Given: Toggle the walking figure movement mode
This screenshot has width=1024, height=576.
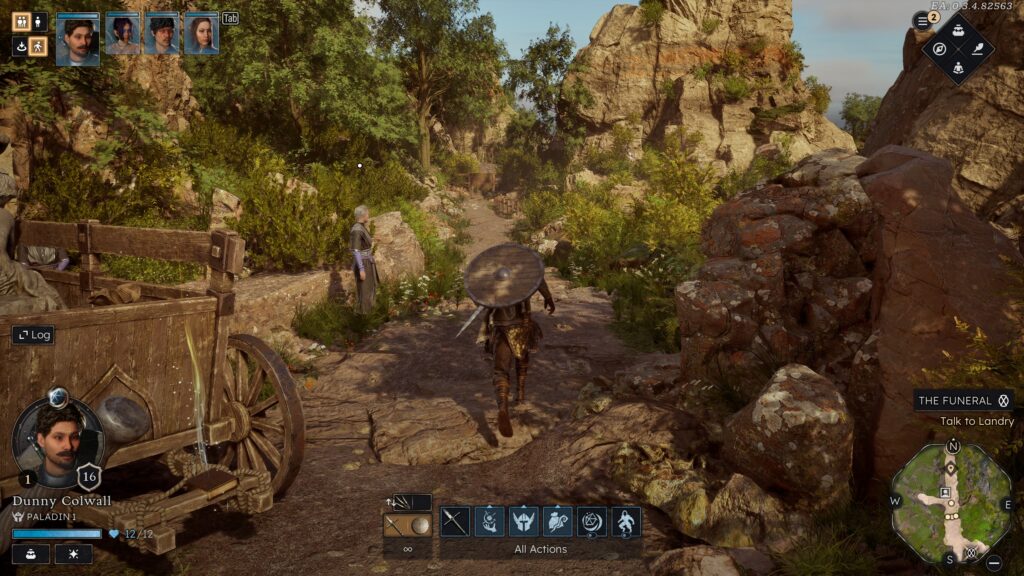Looking at the screenshot, I should tap(39, 46).
